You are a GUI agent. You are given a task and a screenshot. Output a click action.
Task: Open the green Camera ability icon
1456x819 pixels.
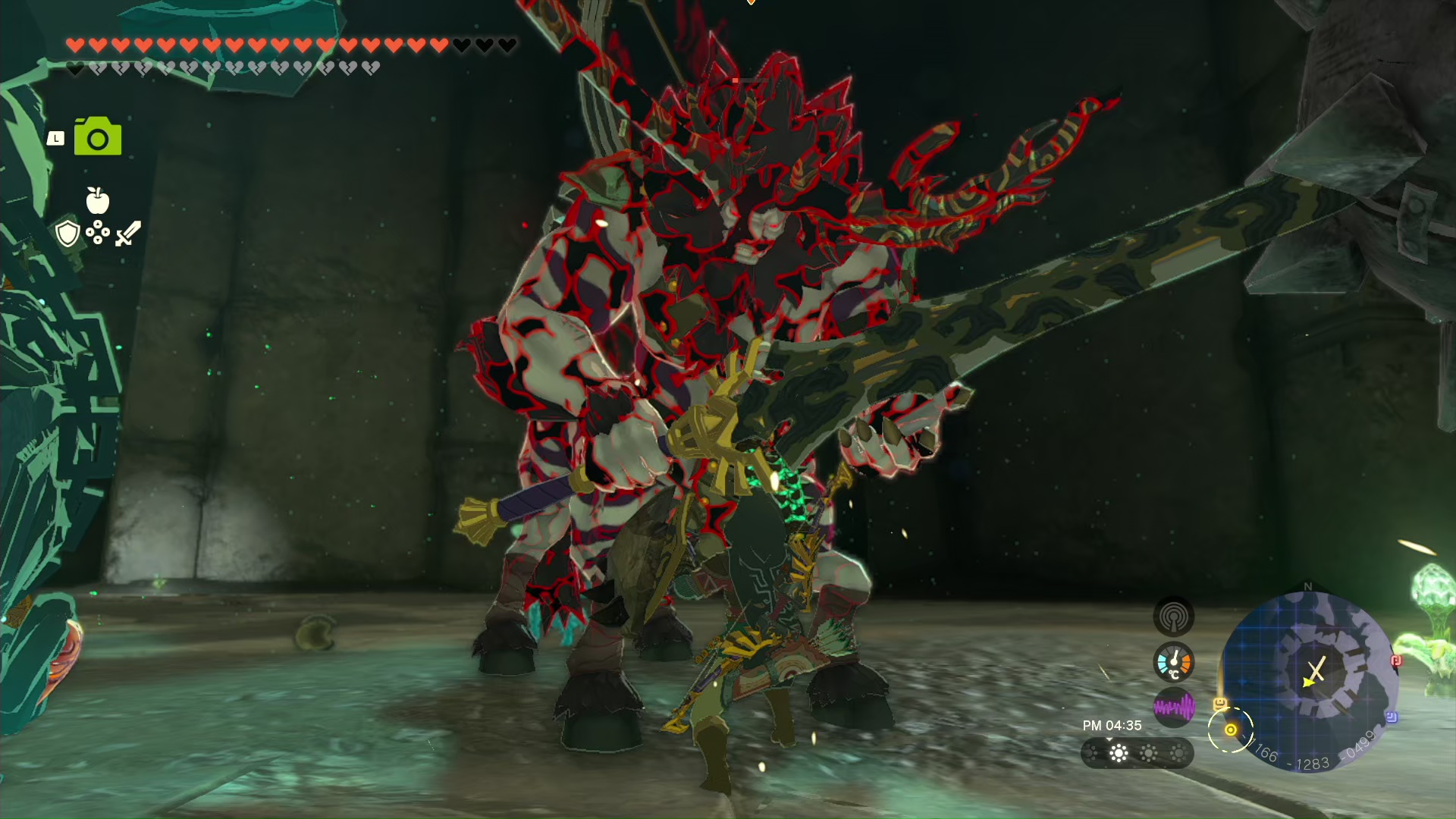[x=98, y=137]
